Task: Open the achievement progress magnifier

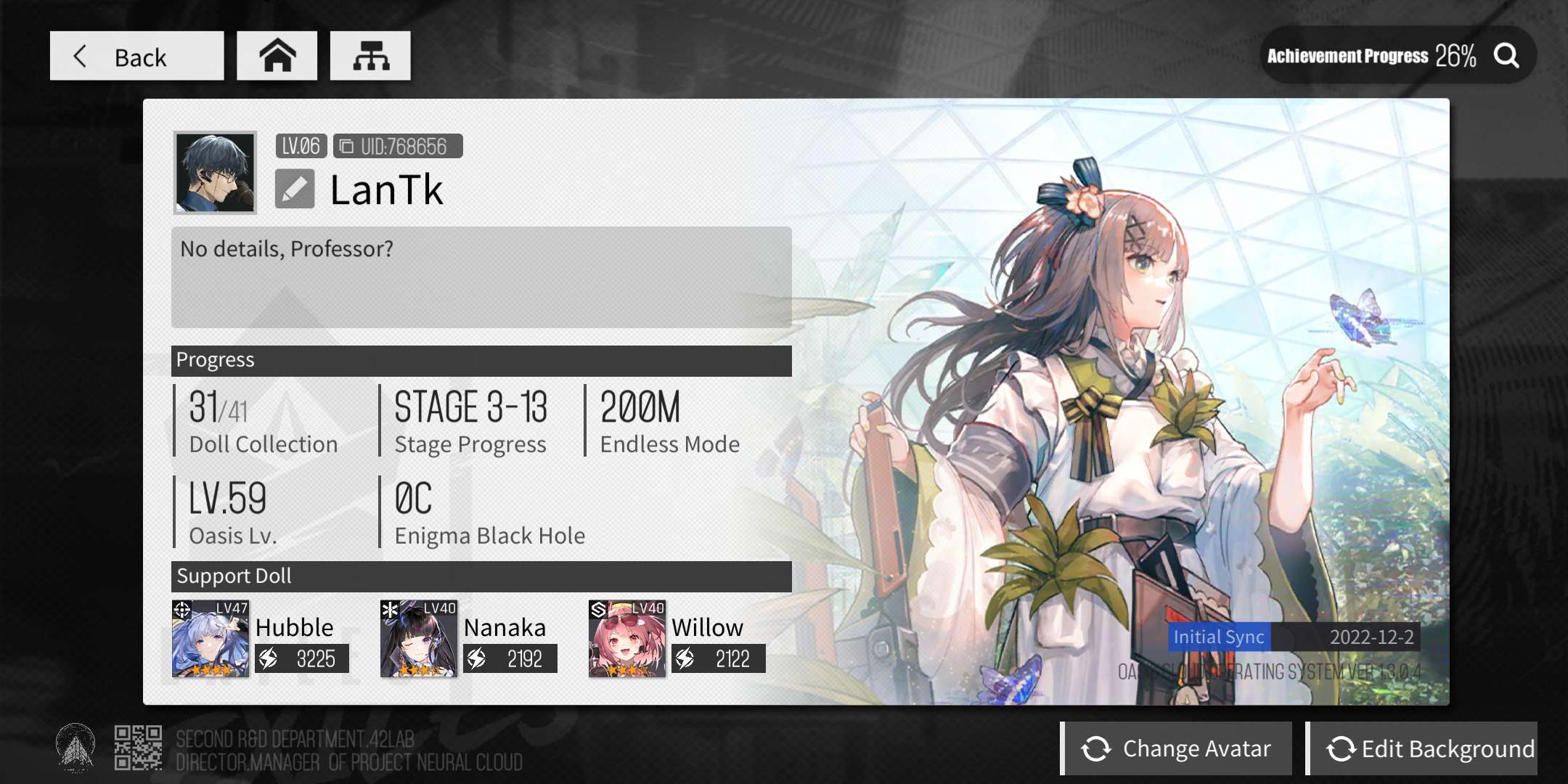Action: click(x=1506, y=56)
